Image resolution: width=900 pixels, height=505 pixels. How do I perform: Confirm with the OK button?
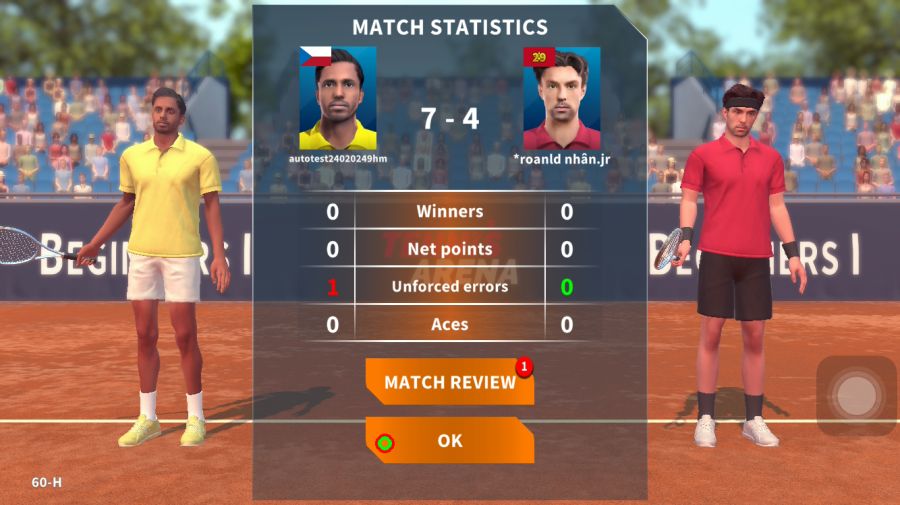pos(449,440)
